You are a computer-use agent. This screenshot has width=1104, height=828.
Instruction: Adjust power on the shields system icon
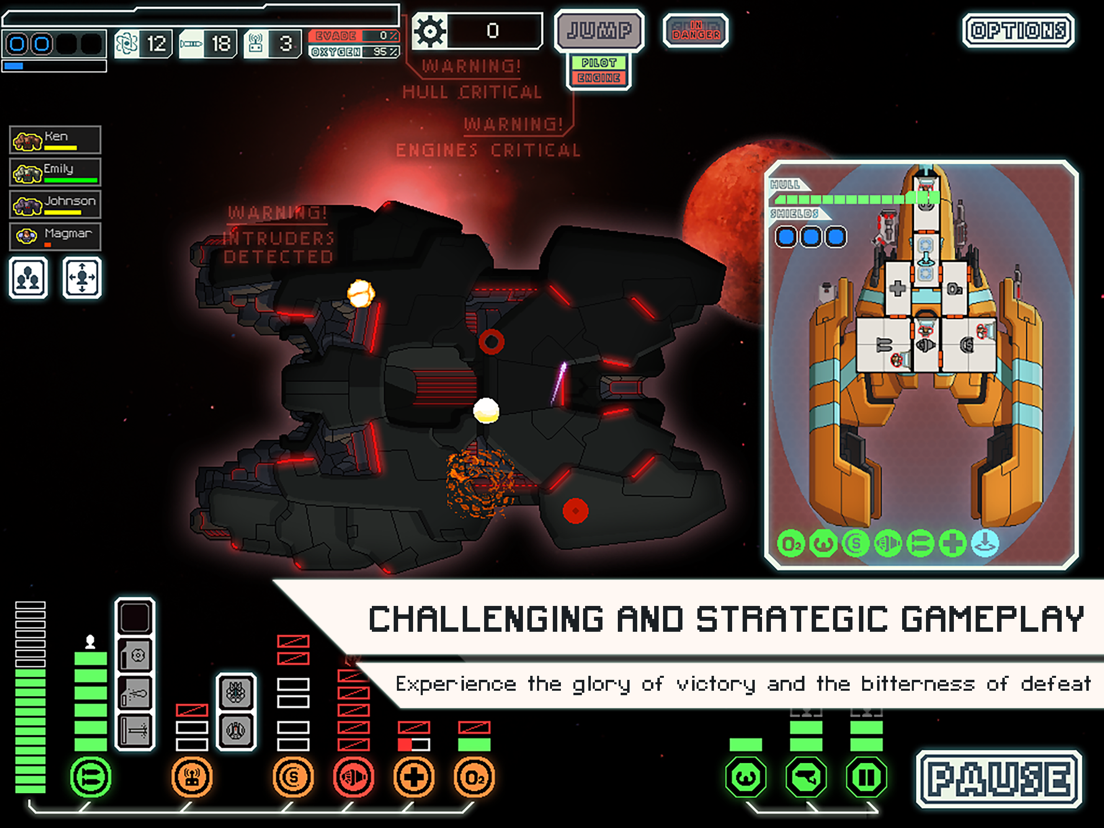click(293, 777)
